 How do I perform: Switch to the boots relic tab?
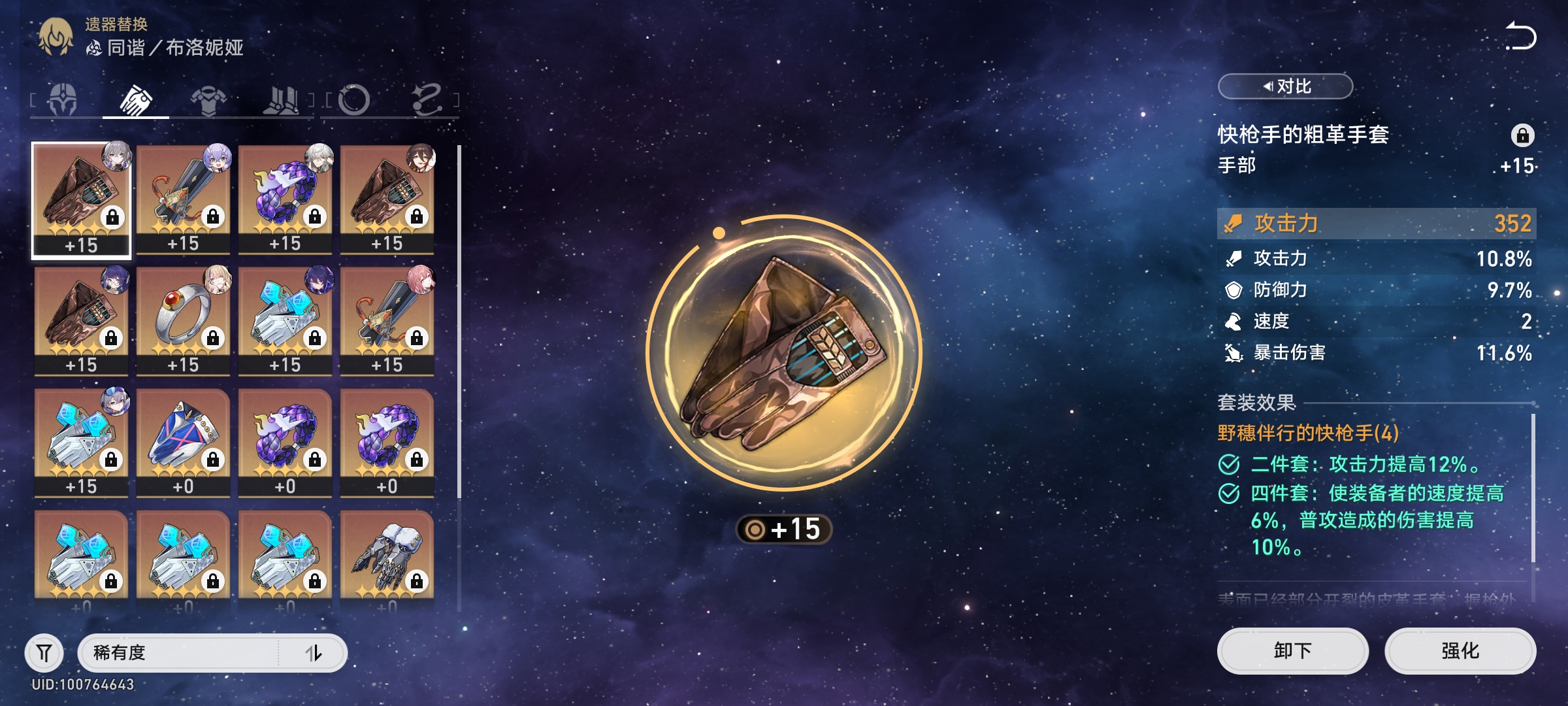281,100
